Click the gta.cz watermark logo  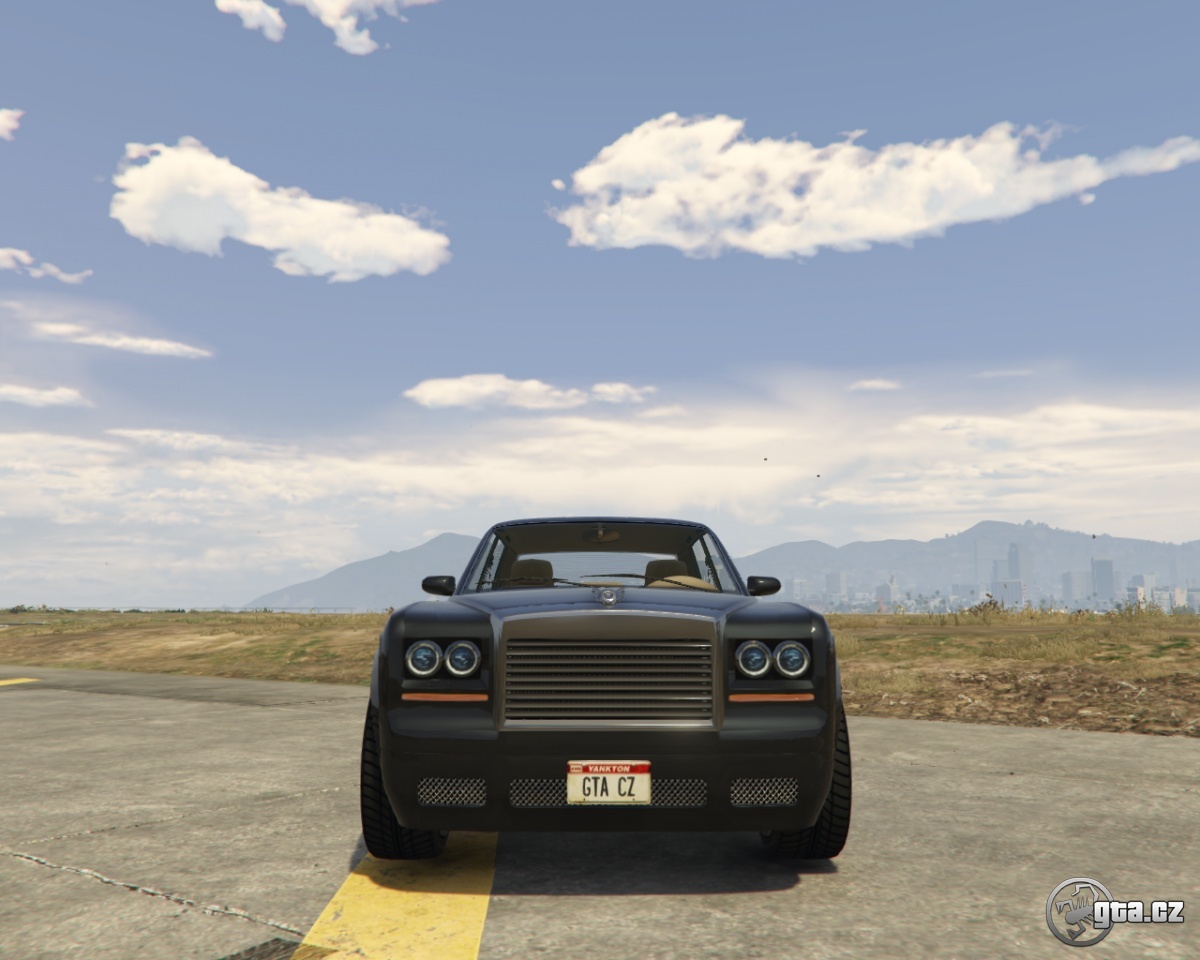click(1114, 911)
